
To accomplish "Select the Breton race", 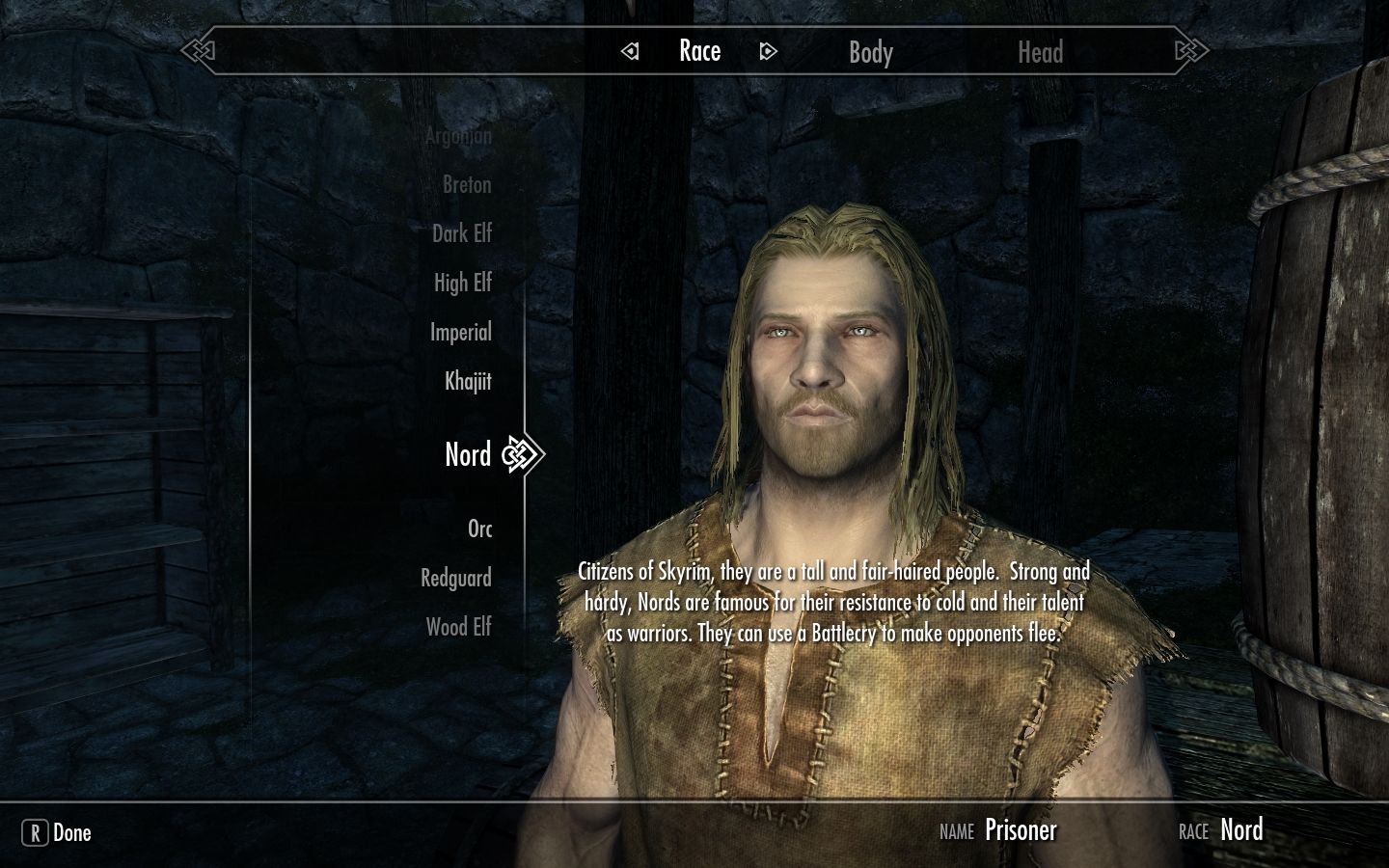I will [468, 184].
